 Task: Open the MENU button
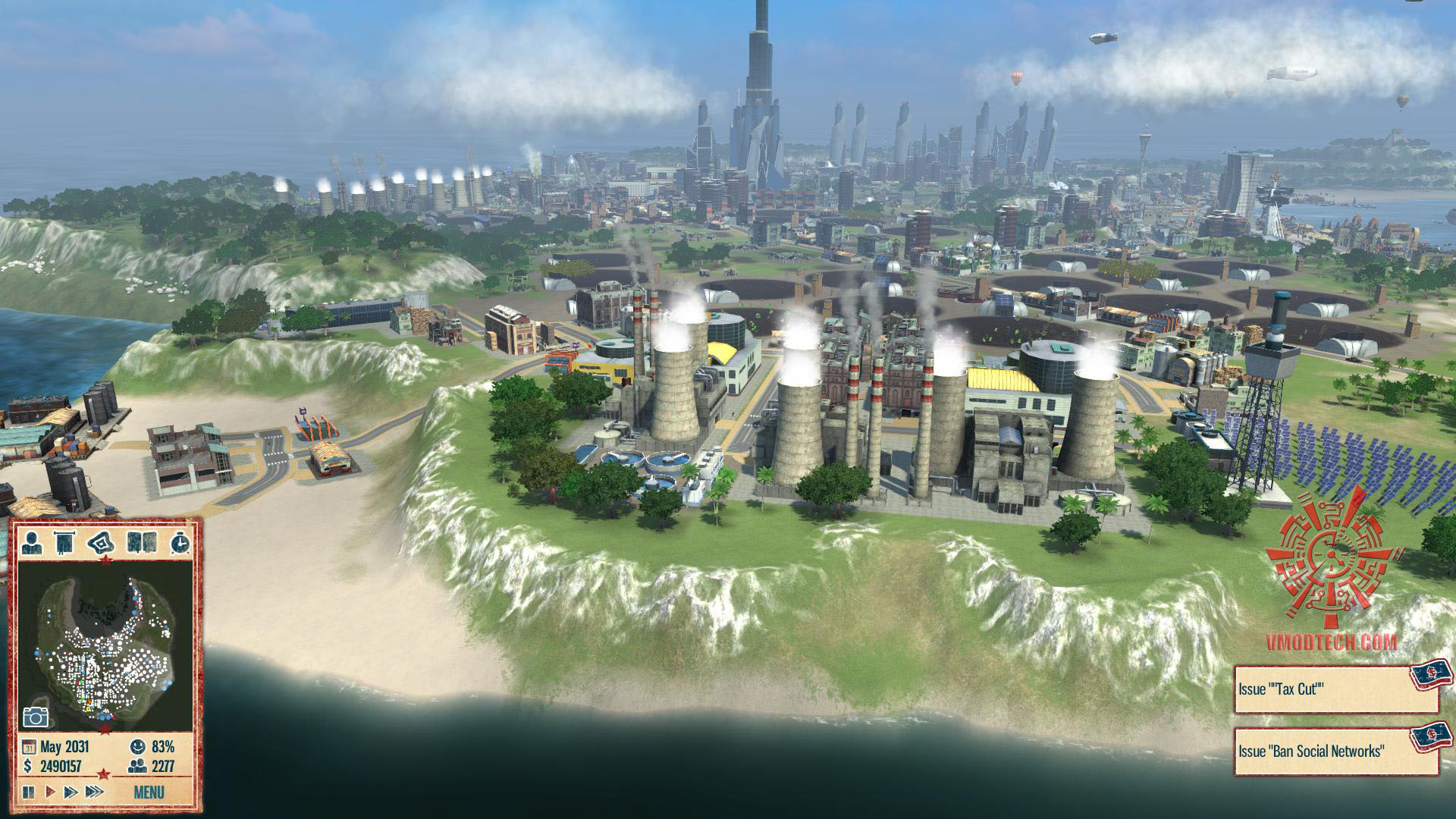[148, 792]
